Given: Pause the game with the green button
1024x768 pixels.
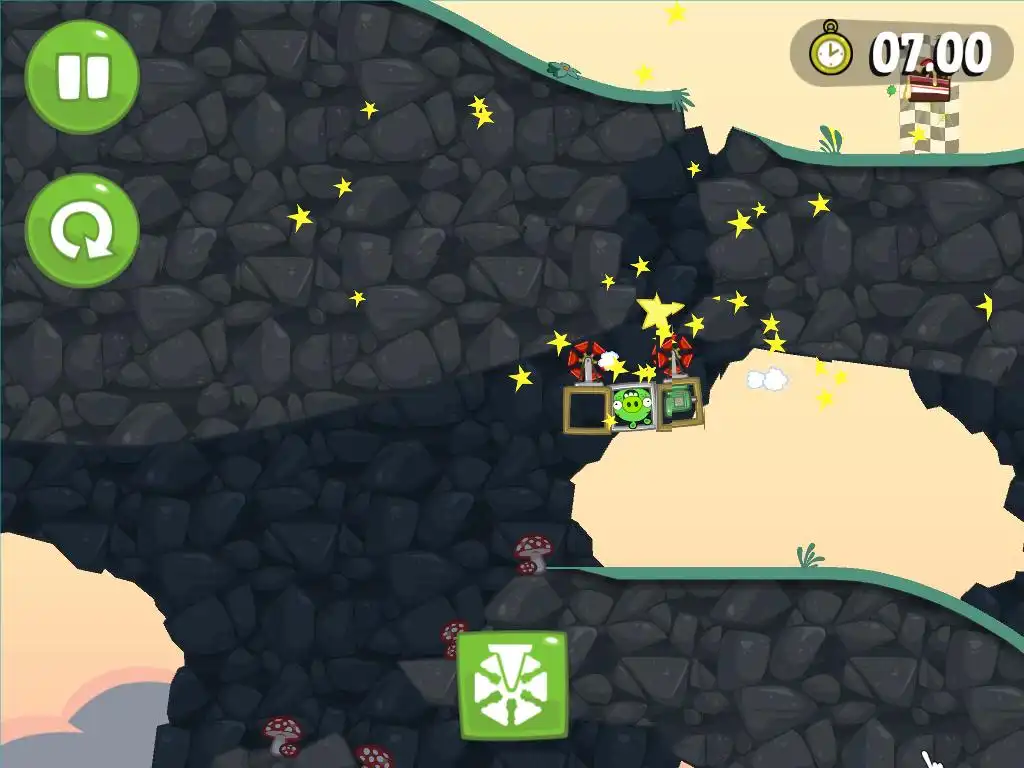Looking at the screenshot, I should tap(82, 77).
